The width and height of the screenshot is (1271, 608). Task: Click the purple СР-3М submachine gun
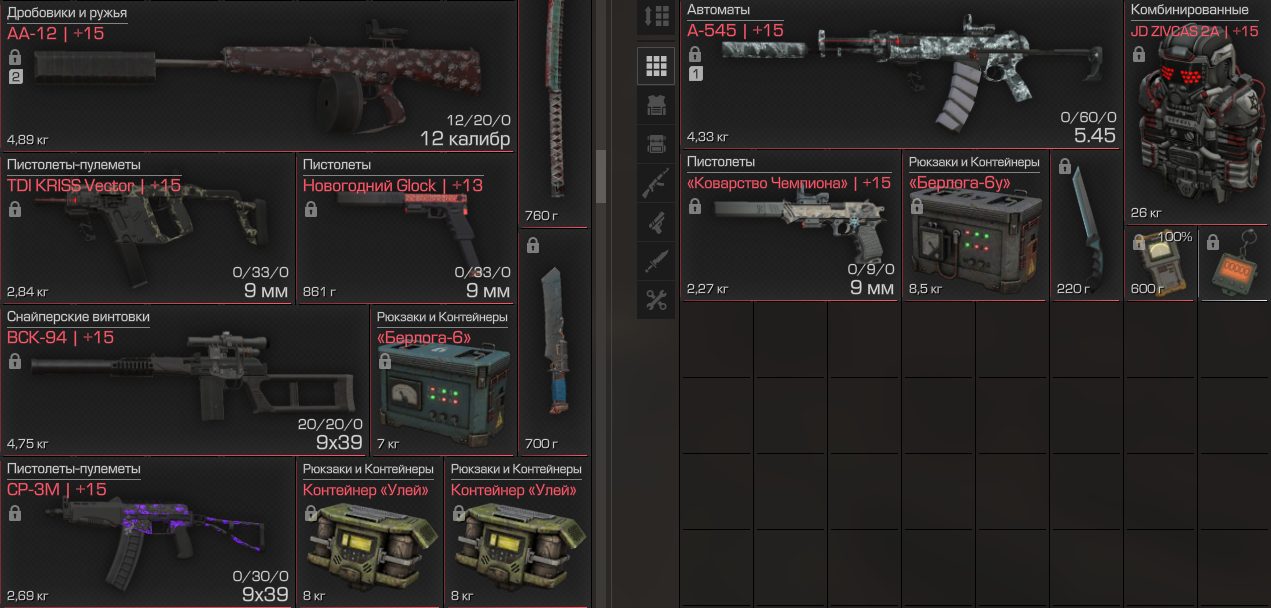(148, 535)
